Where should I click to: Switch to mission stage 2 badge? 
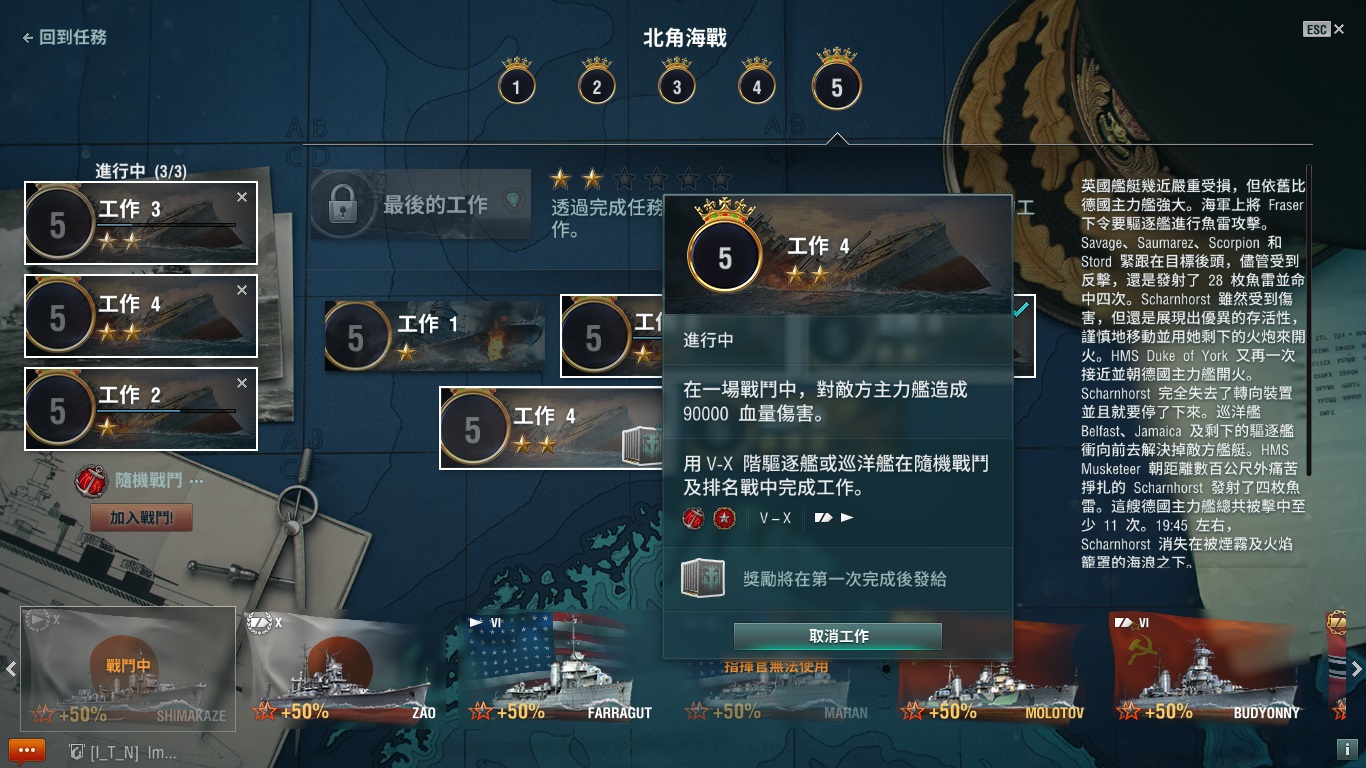pos(596,86)
